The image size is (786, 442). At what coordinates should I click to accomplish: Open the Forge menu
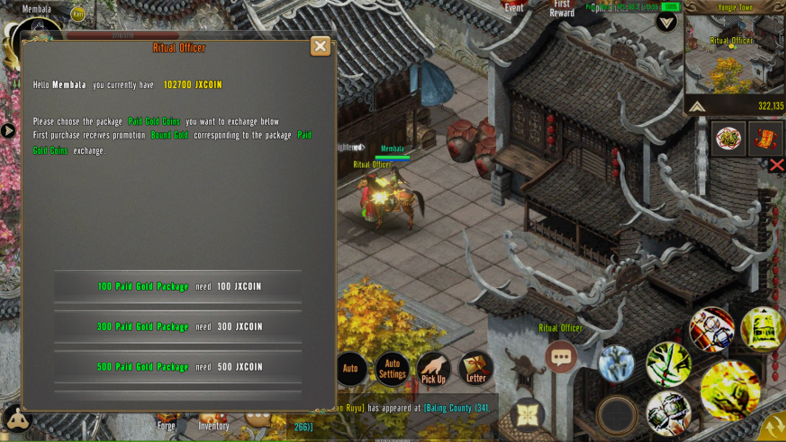166,424
